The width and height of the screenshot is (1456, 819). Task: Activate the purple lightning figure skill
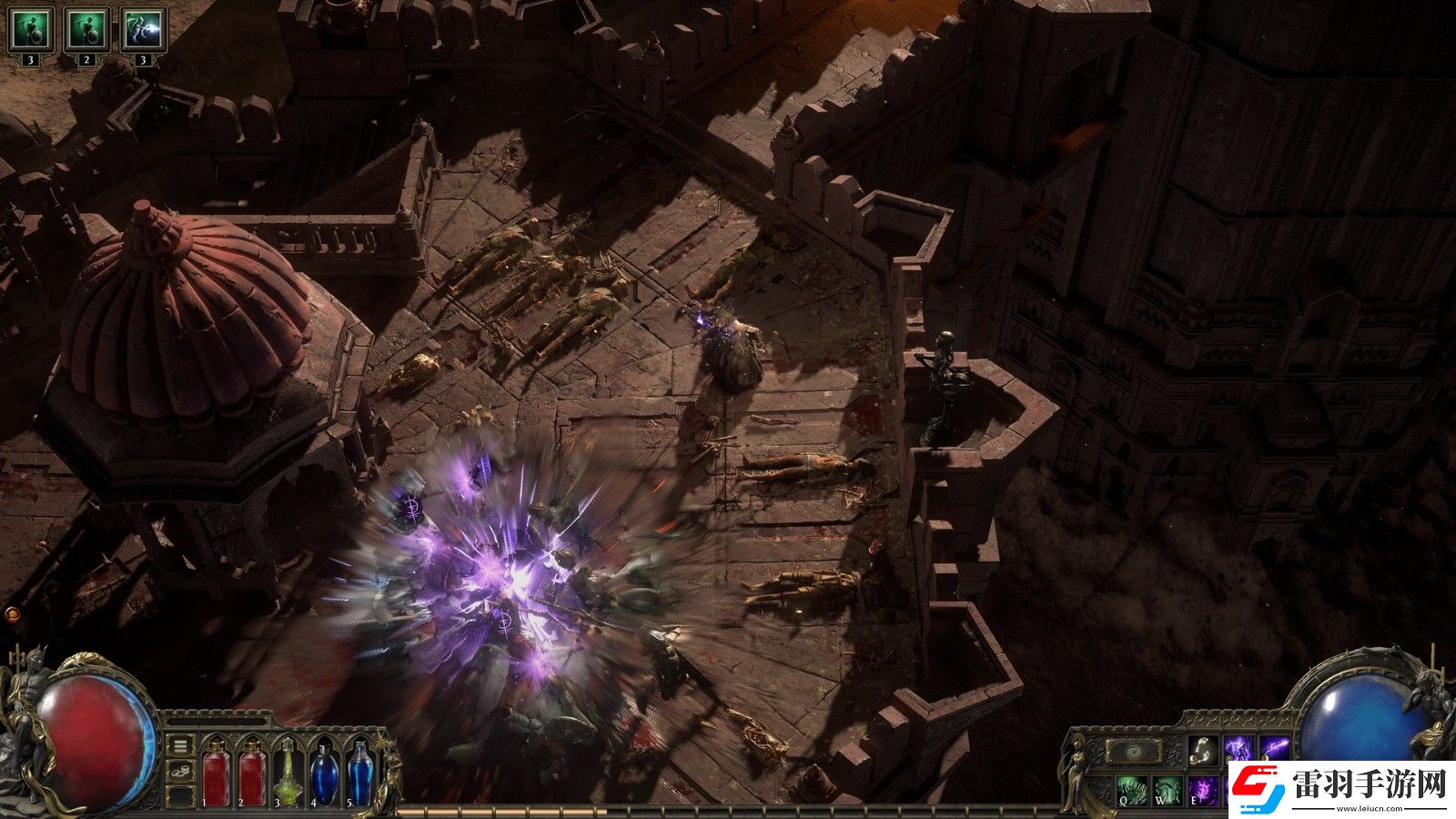click(x=1238, y=751)
